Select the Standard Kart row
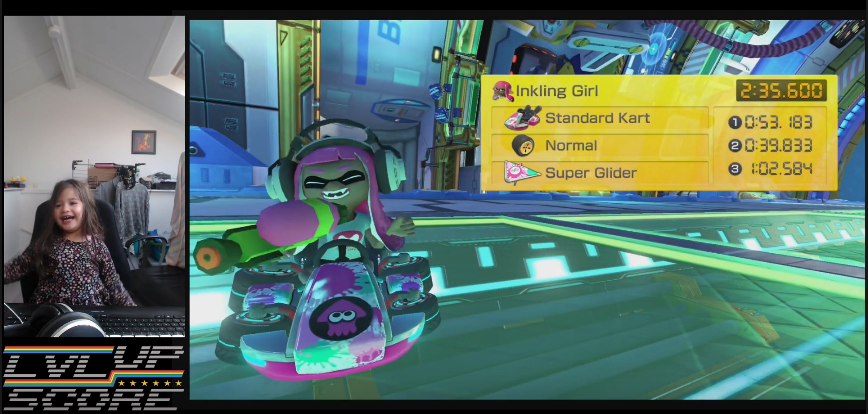Screen dimensions: 868x414 tap(598, 119)
